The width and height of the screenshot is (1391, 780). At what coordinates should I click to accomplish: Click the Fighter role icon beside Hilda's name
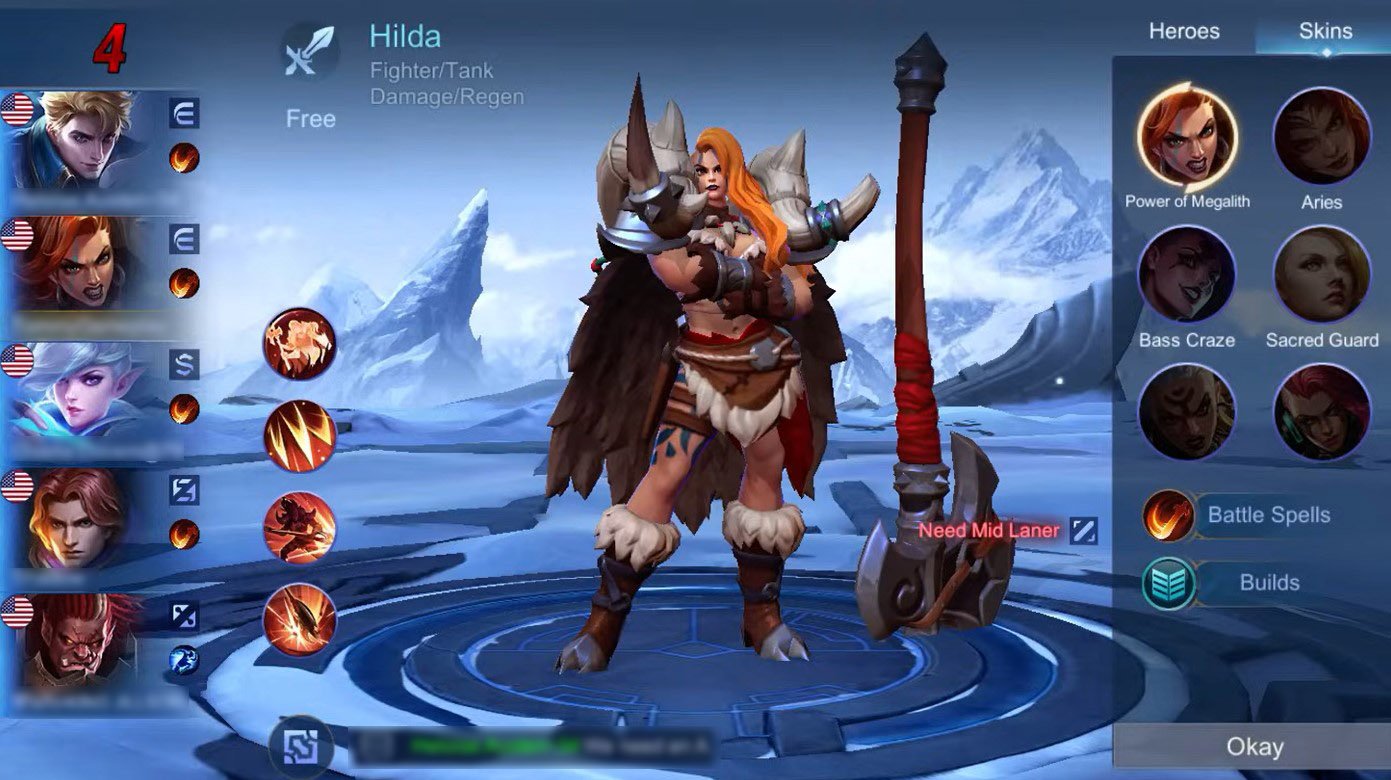pos(311,52)
